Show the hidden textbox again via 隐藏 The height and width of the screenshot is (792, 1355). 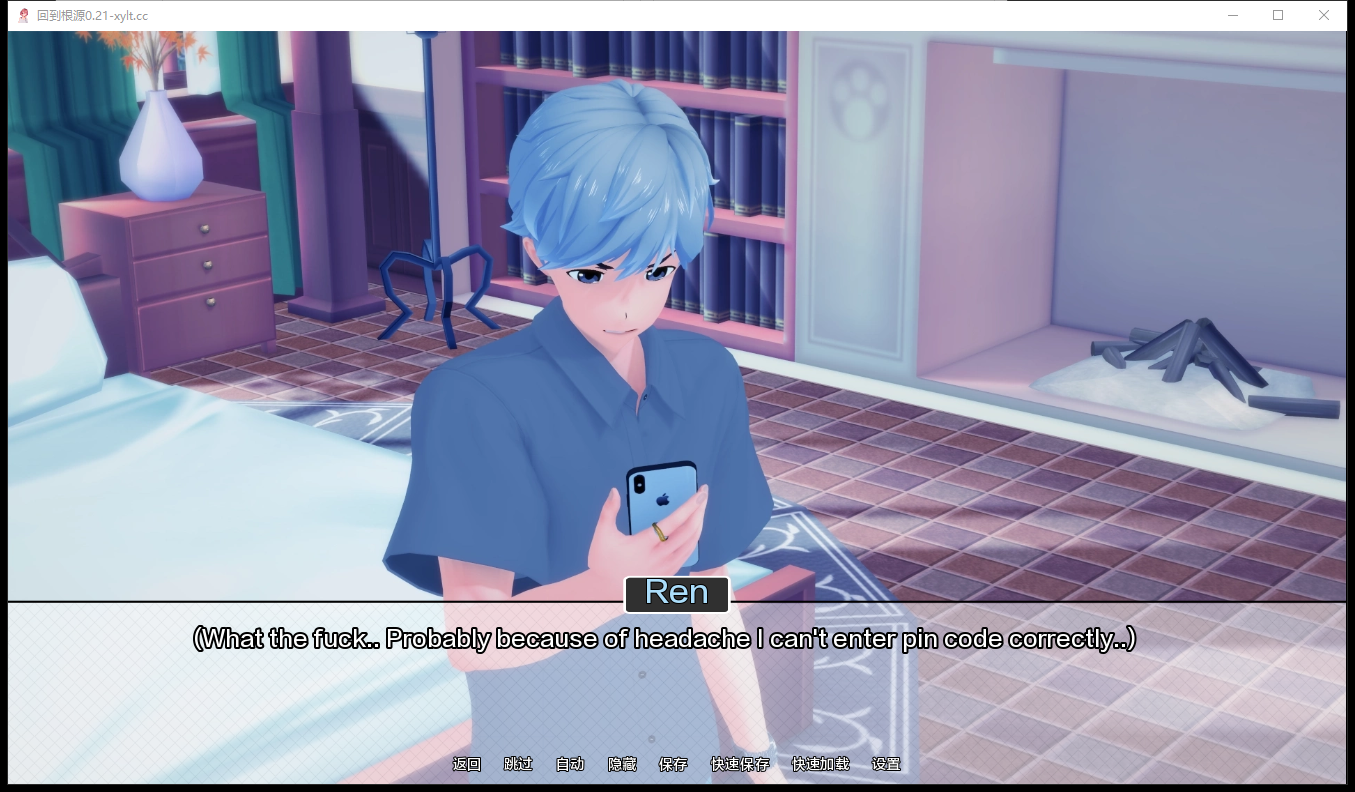(622, 763)
